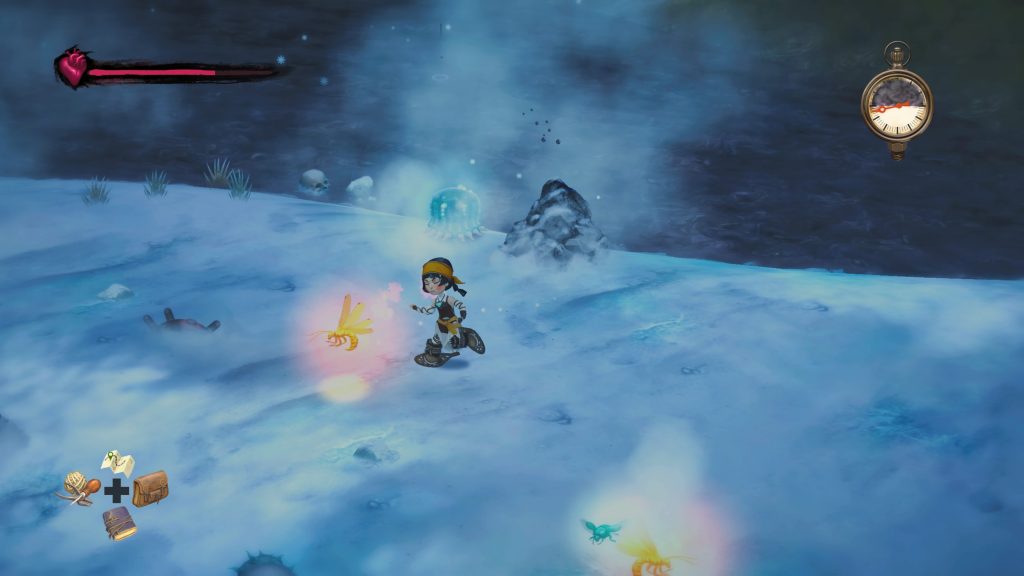The width and height of the screenshot is (1024, 576).
Task: Open the leather satchel inventory
Action: [150, 488]
